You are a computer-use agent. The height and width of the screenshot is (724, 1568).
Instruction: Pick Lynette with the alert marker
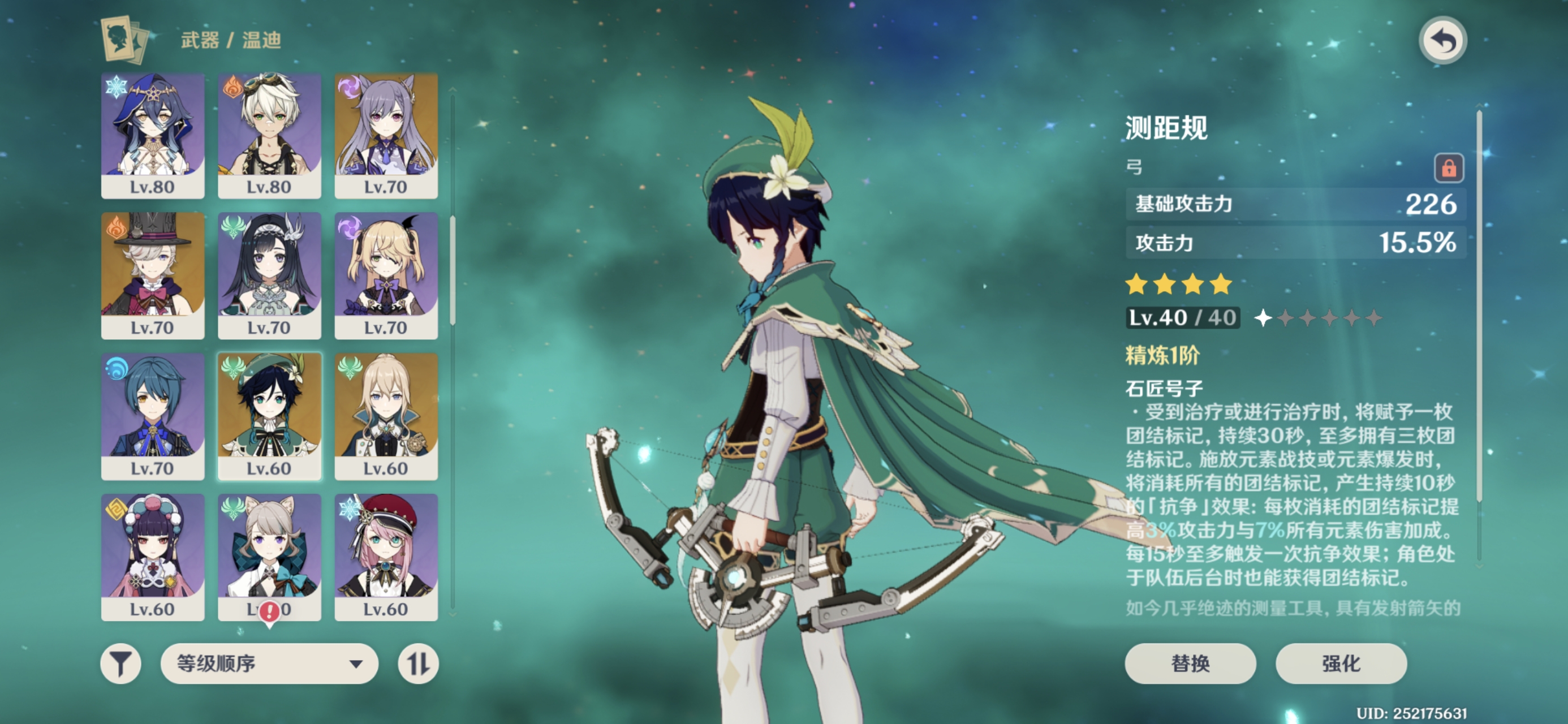point(269,557)
